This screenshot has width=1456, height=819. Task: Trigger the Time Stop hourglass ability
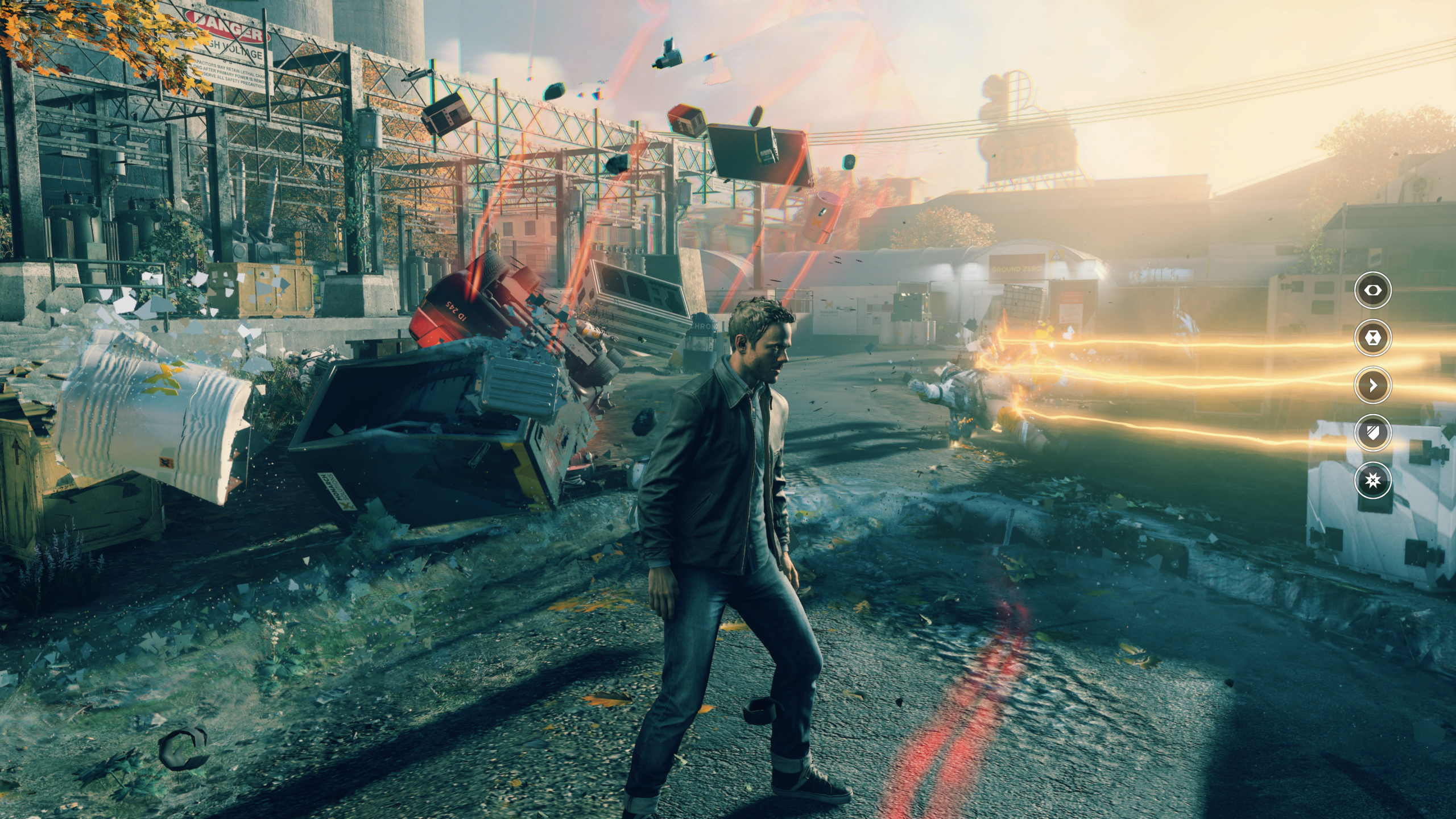[x=1373, y=338]
